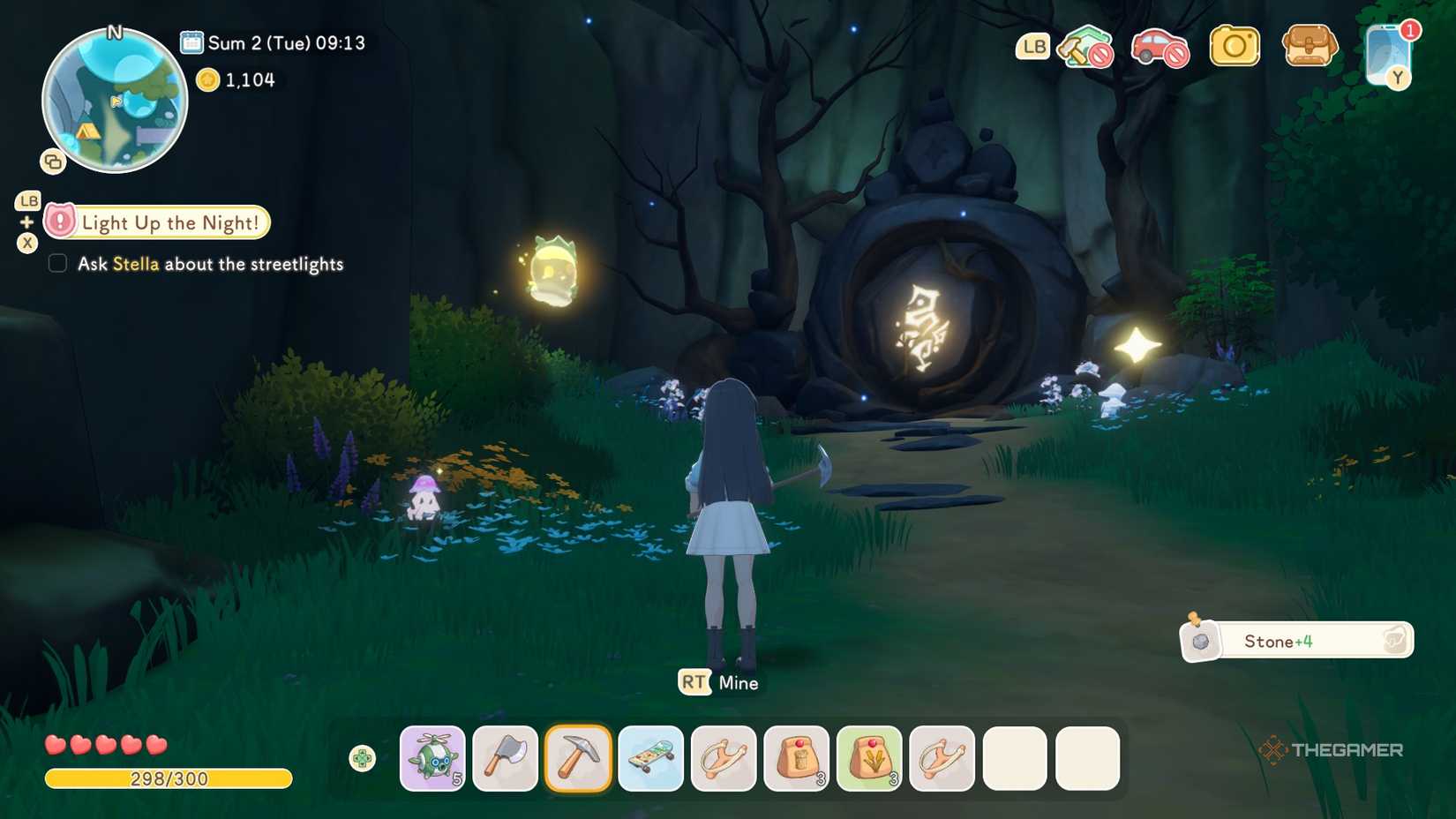
Task: Check the Ask Stella streetlights objective box
Action: (57, 263)
